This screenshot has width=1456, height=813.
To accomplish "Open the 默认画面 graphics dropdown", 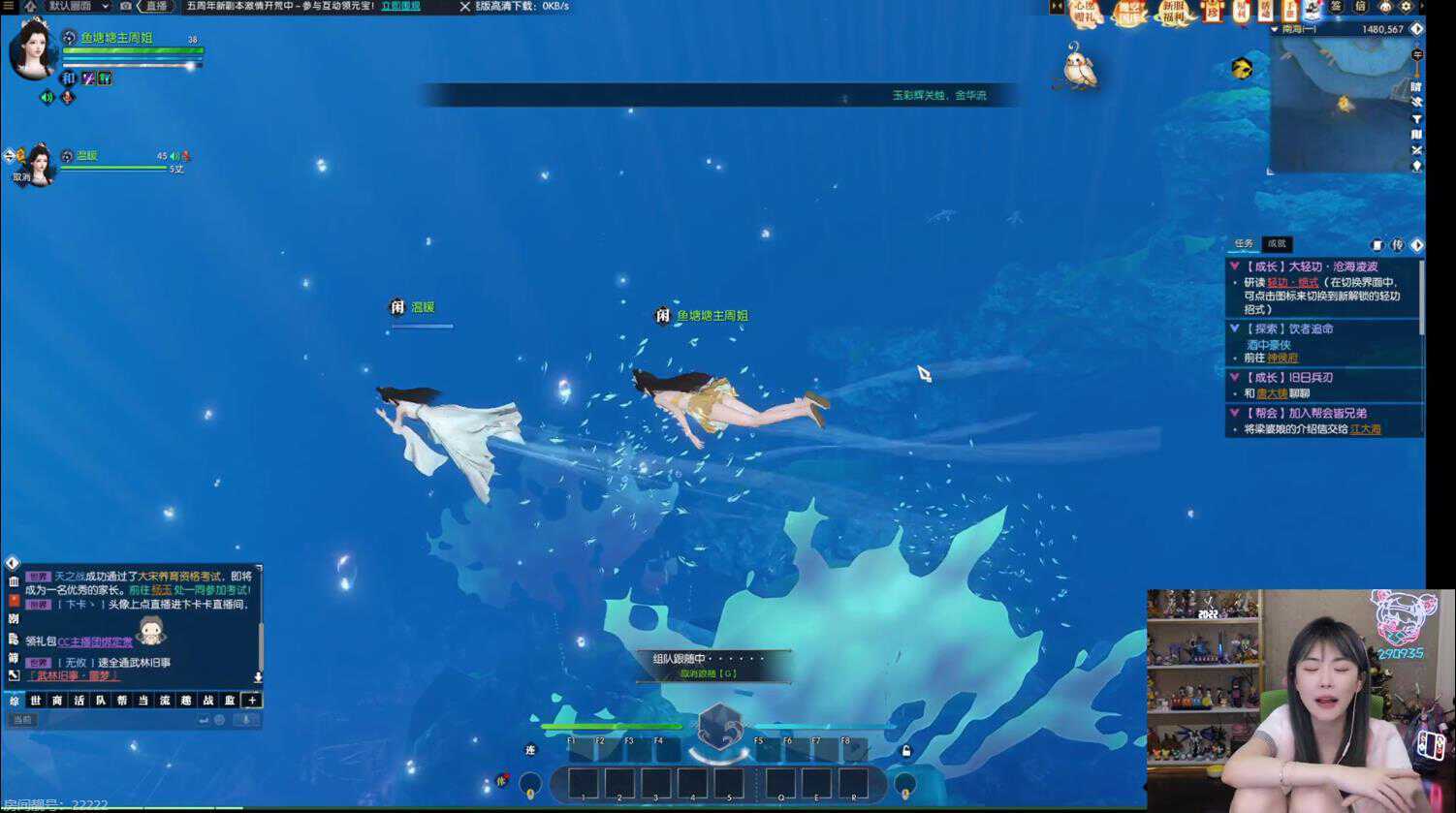I will coord(79,6).
